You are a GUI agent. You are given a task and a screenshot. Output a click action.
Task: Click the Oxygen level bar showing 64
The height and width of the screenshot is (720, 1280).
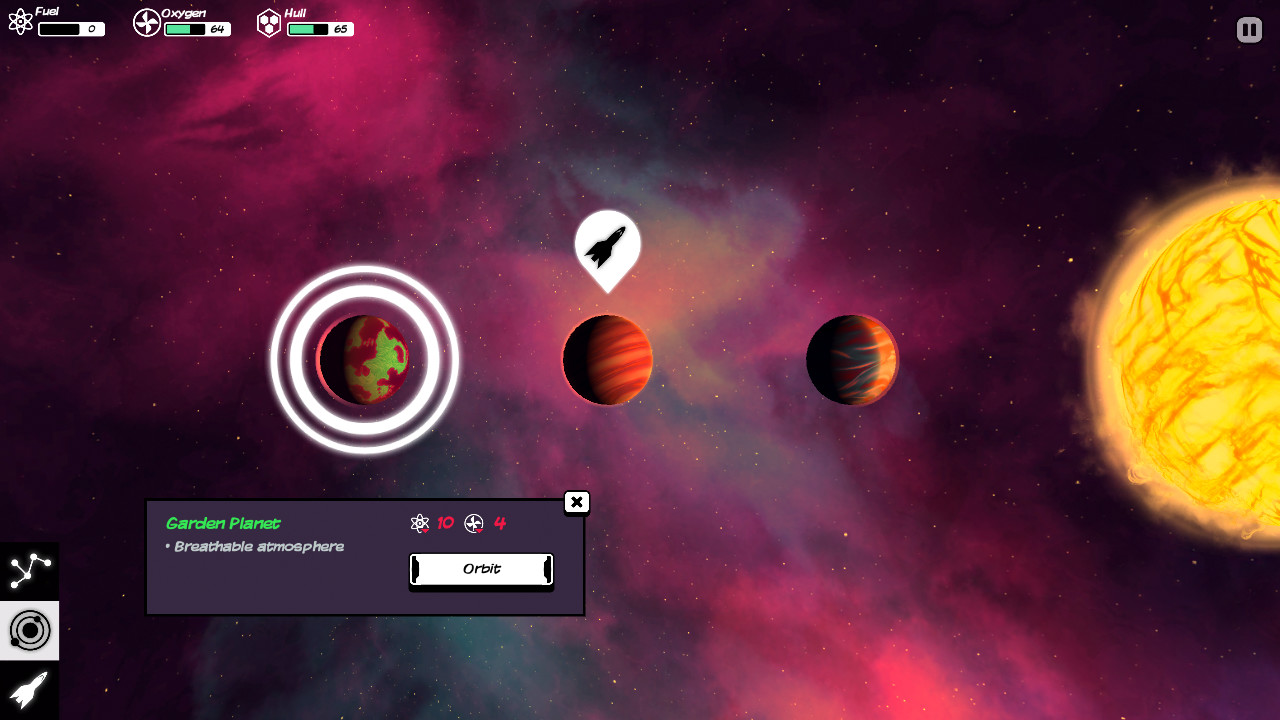197,30
